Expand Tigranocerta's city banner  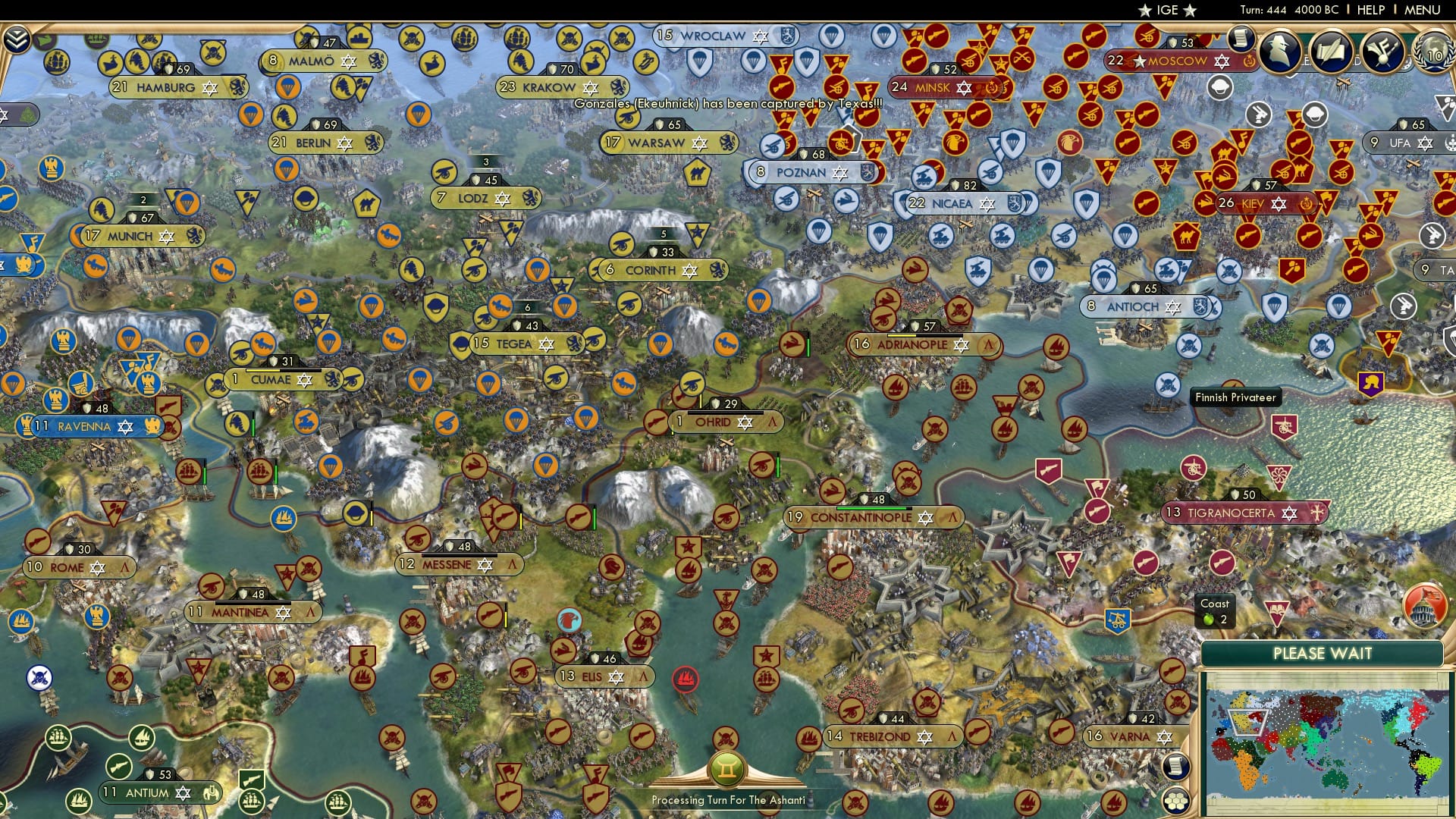[1244, 513]
